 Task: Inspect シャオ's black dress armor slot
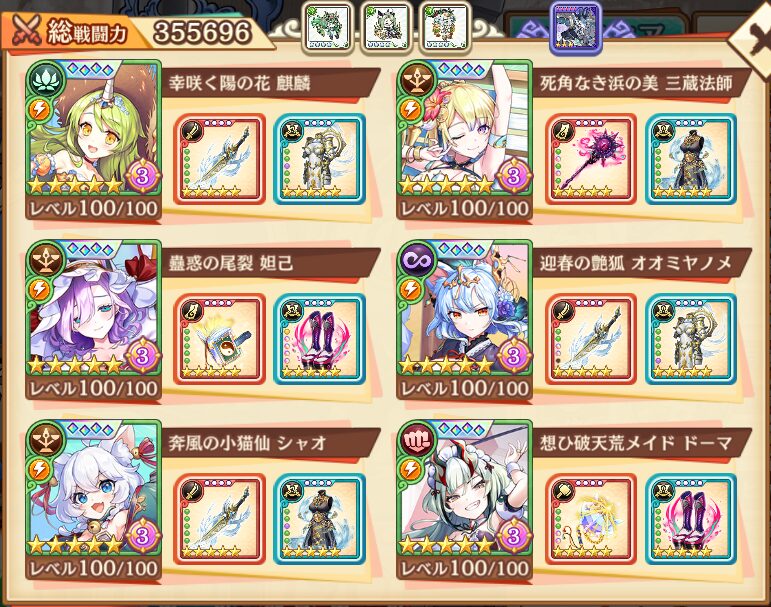point(319,519)
